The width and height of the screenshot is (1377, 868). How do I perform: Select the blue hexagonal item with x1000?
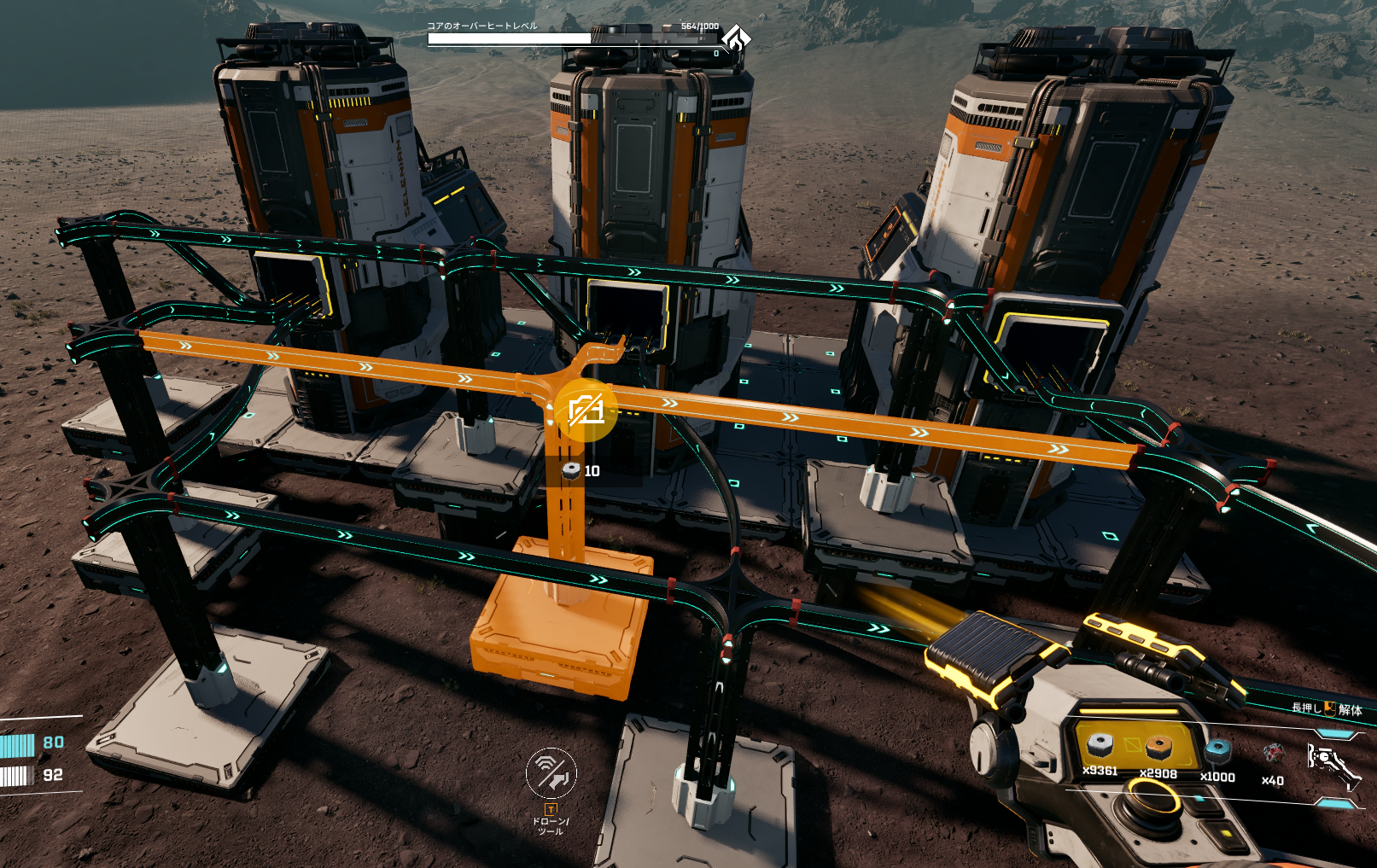(x=1217, y=752)
